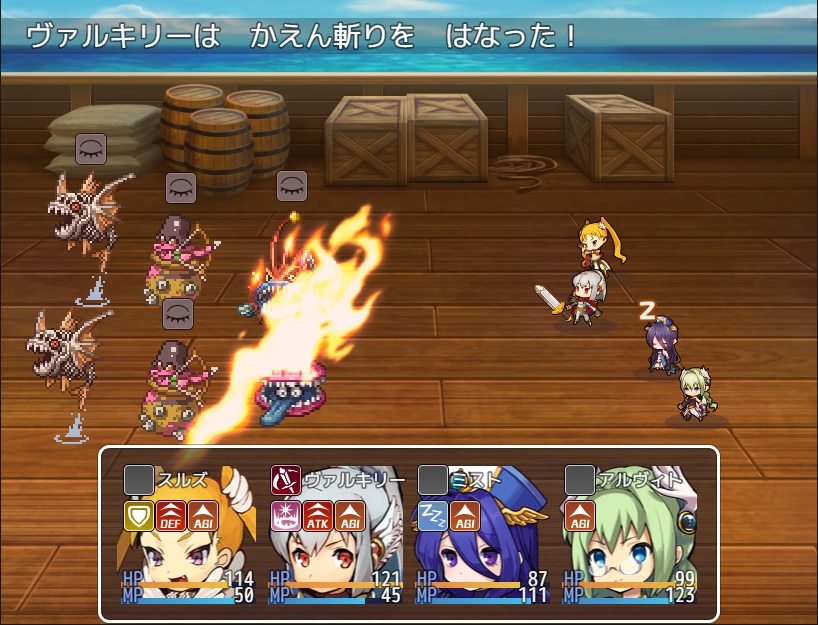Inspect アルヴィト's AGI buff icon
Screen dimensions: 818x625
click(579, 516)
